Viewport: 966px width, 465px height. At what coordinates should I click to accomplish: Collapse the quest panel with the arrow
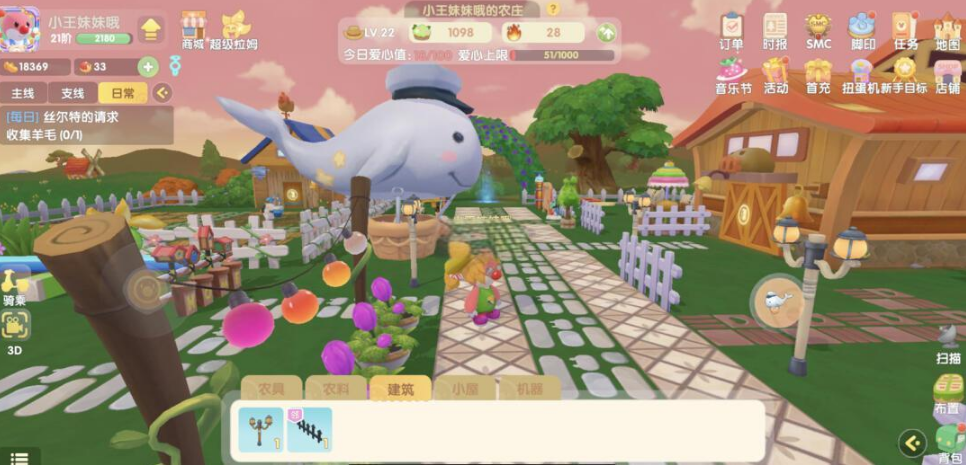click(160, 93)
